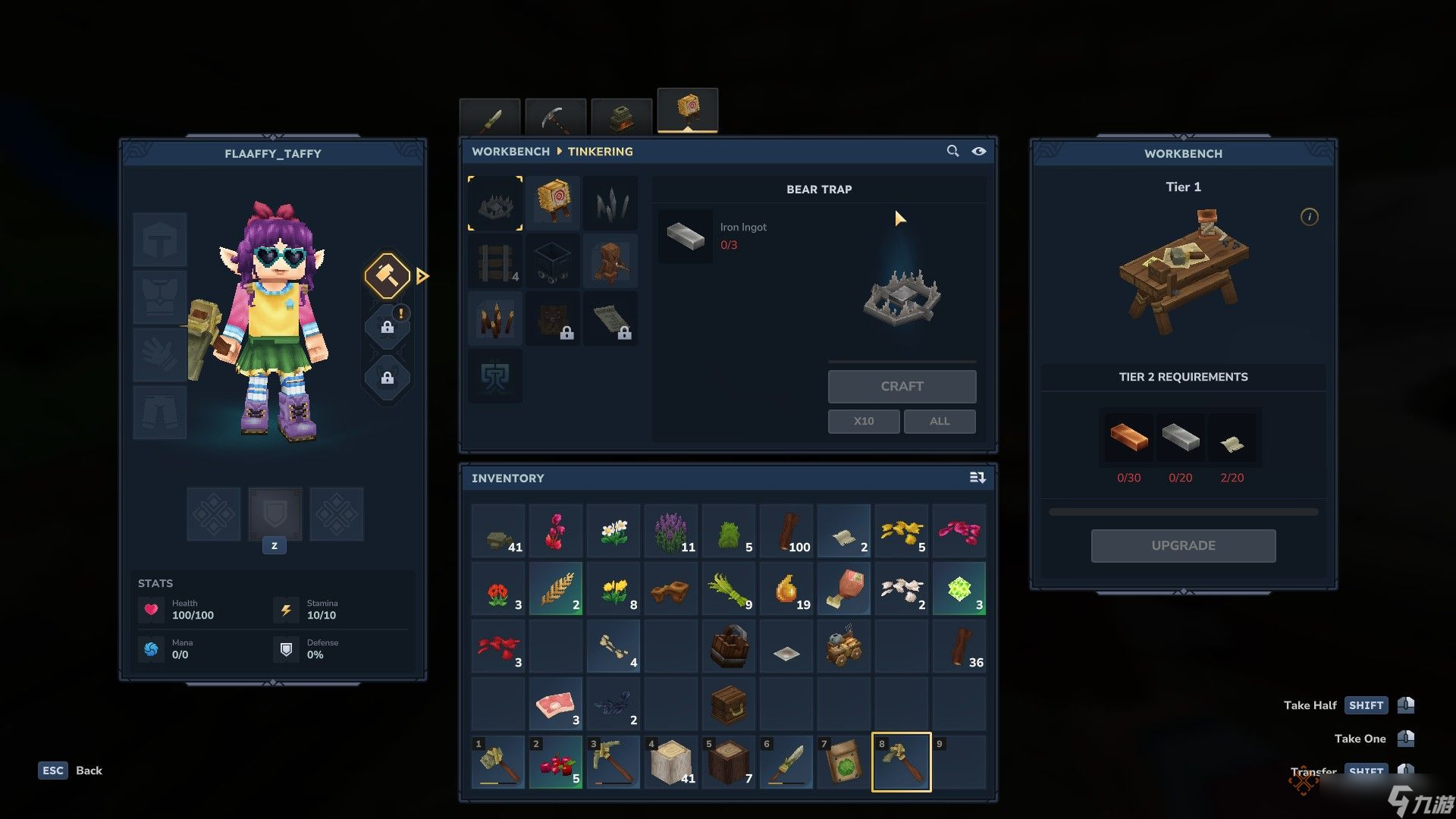Show workbench info
1456x819 pixels.
[1309, 217]
